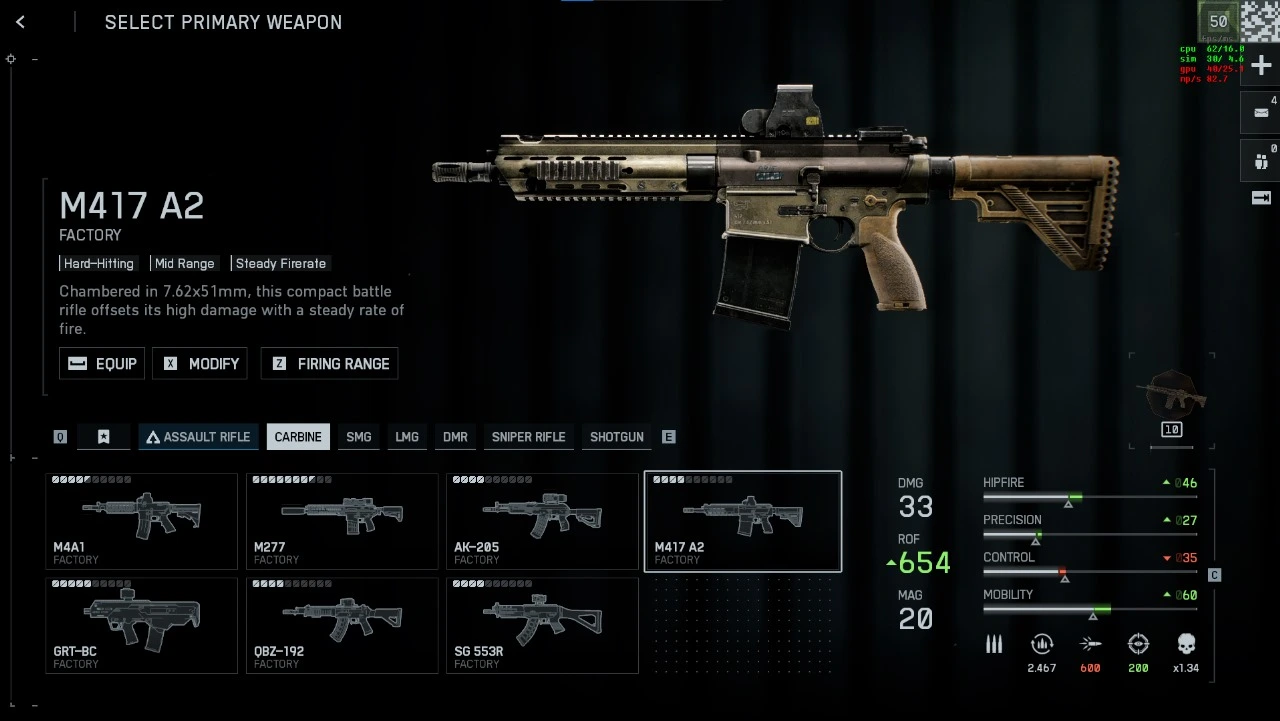Pick the M417 A2 weapon tile
This screenshot has width=1280, height=721.
point(743,521)
